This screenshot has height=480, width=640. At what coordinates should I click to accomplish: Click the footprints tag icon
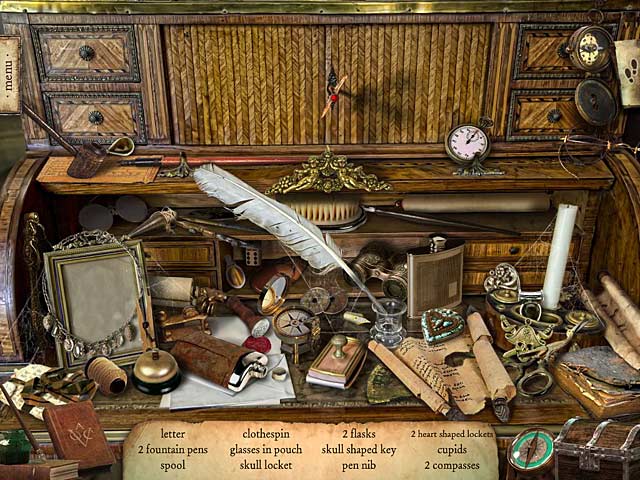(x=629, y=73)
